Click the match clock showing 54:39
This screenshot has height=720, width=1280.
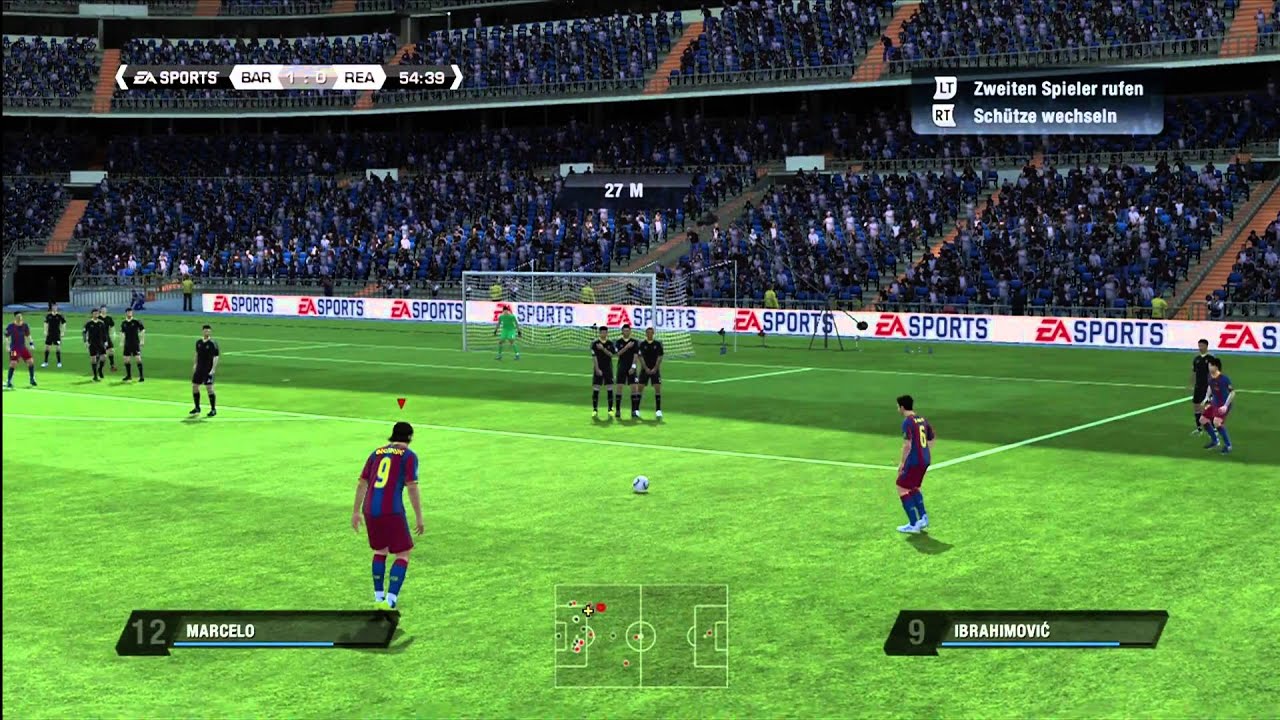(420, 76)
